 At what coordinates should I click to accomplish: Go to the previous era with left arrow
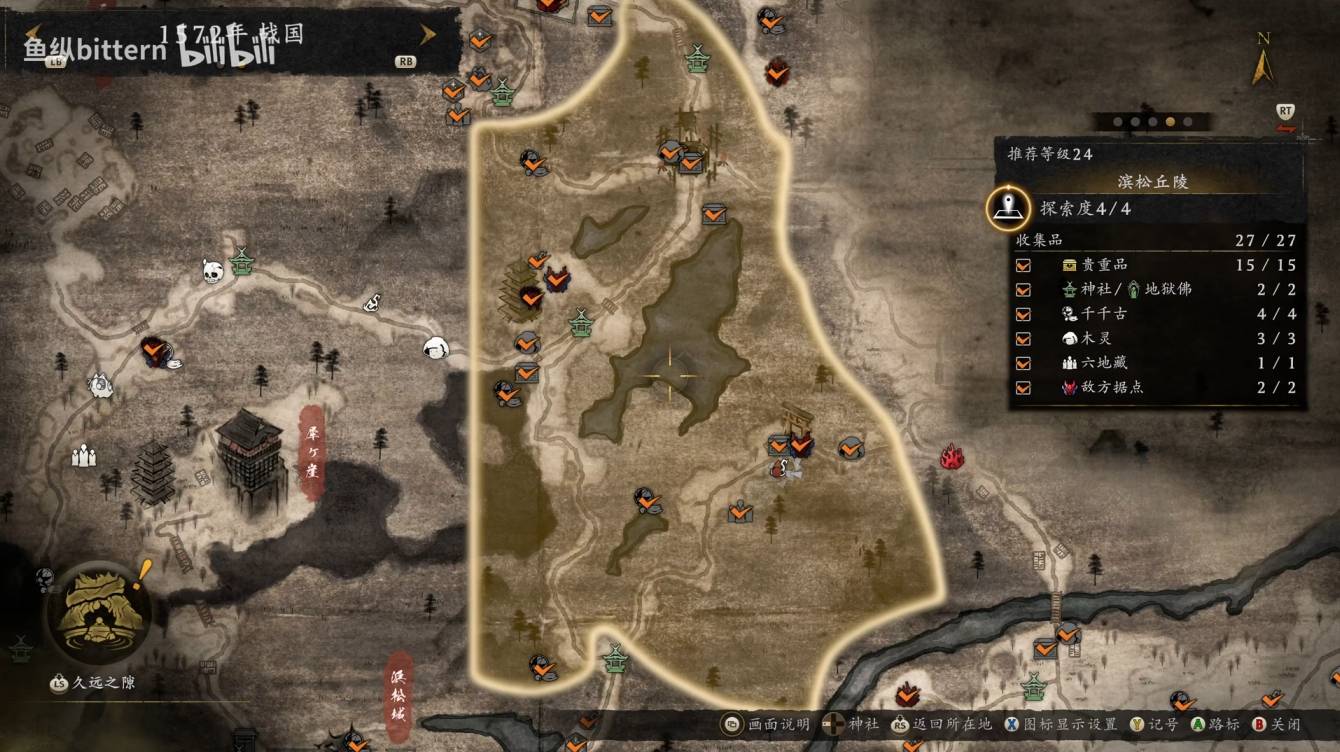click(x=32, y=35)
